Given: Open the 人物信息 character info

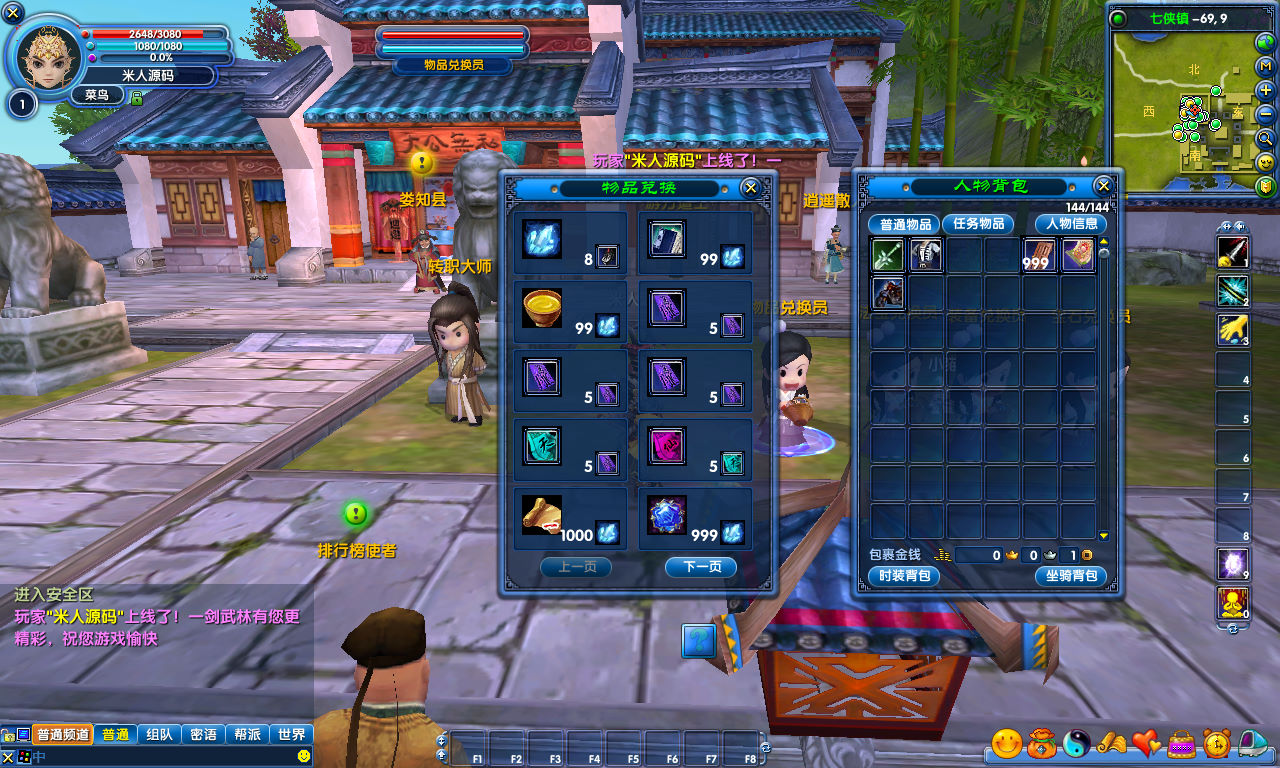Looking at the screenshot, I should tap(1071, 224).
